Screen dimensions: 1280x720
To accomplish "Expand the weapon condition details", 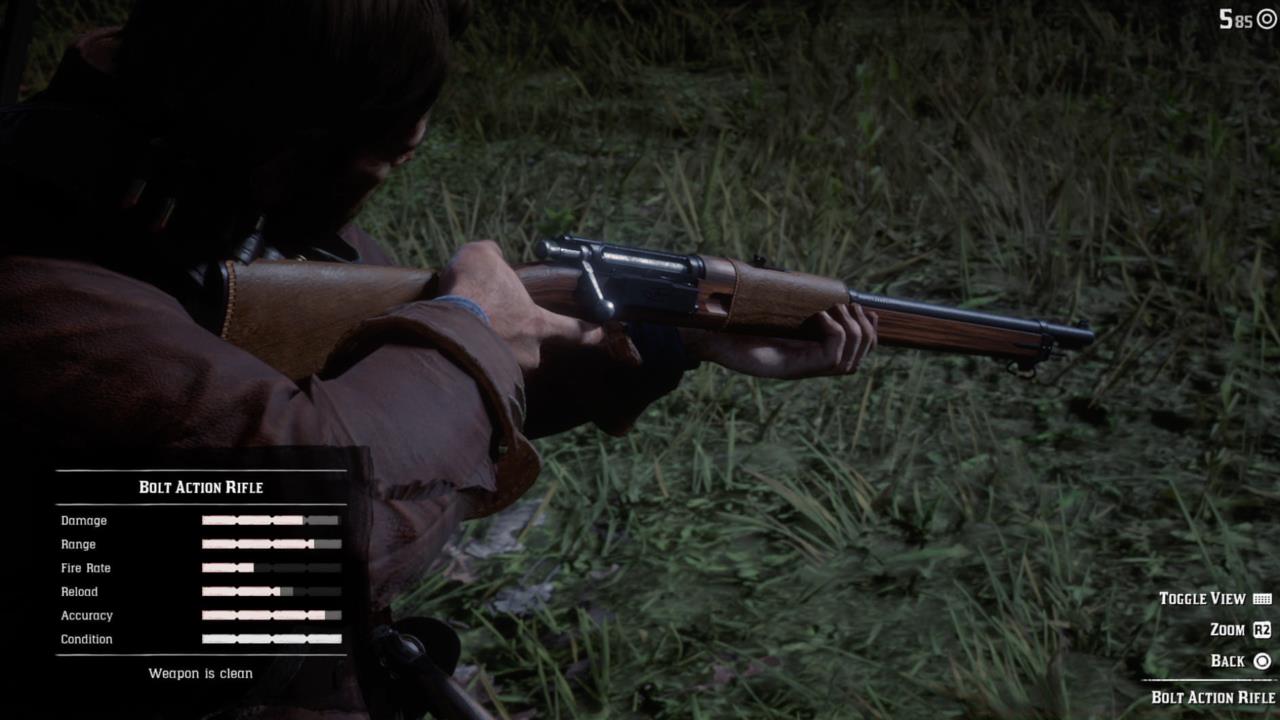I will (x=200, y=673).
